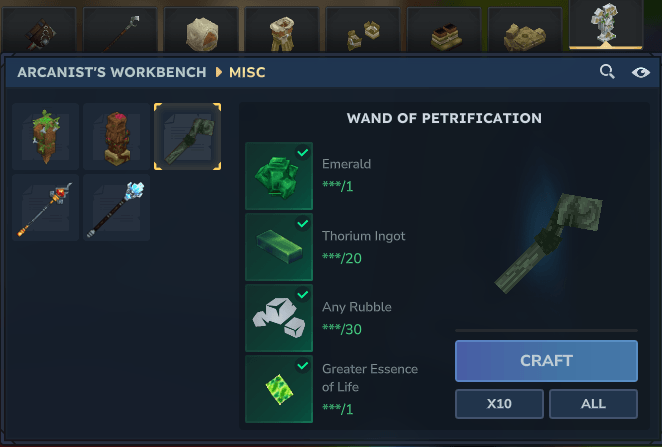662x447 pixels.
Task: Select the brown carved totem recipe
Action: point(117,136)
